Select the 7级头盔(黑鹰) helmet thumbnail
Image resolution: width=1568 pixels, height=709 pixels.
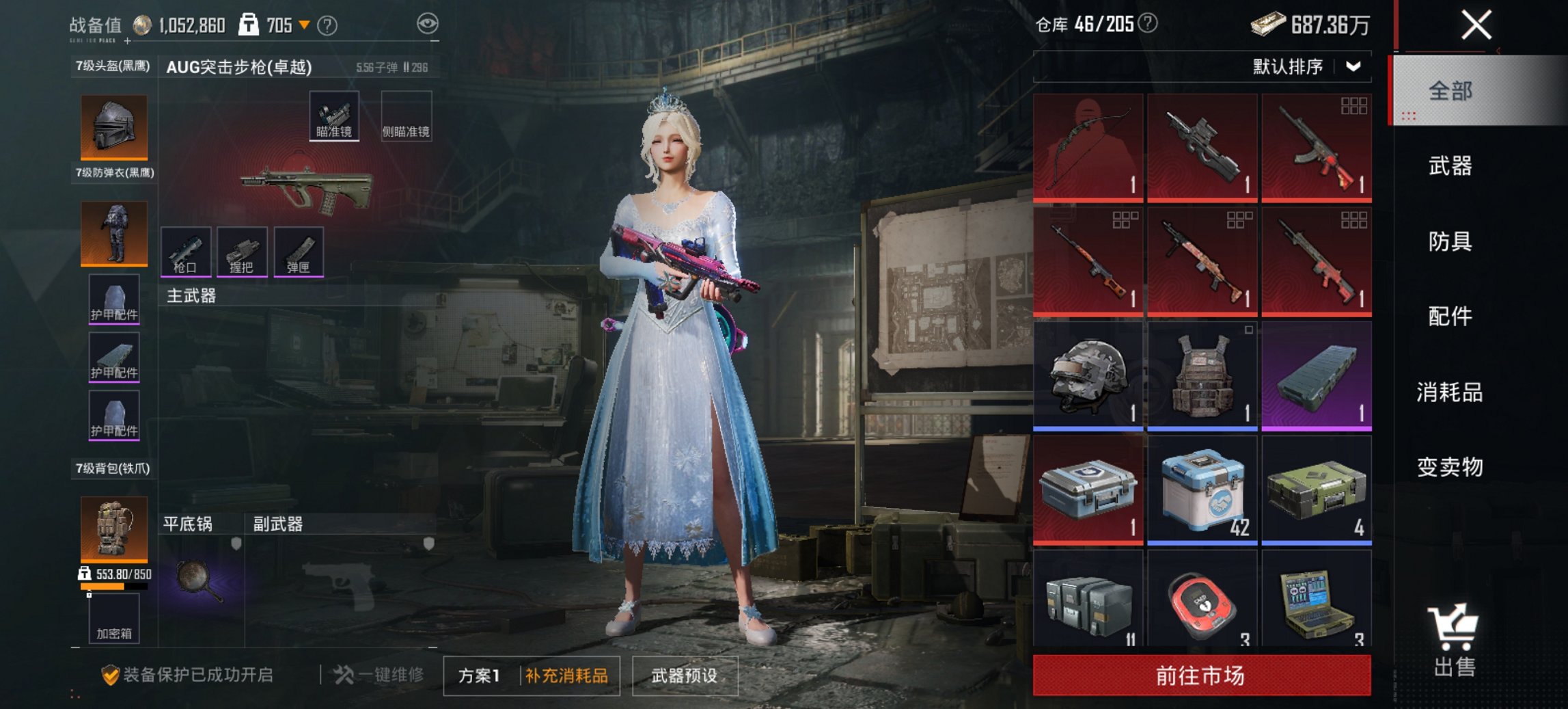tap(113, 126)
